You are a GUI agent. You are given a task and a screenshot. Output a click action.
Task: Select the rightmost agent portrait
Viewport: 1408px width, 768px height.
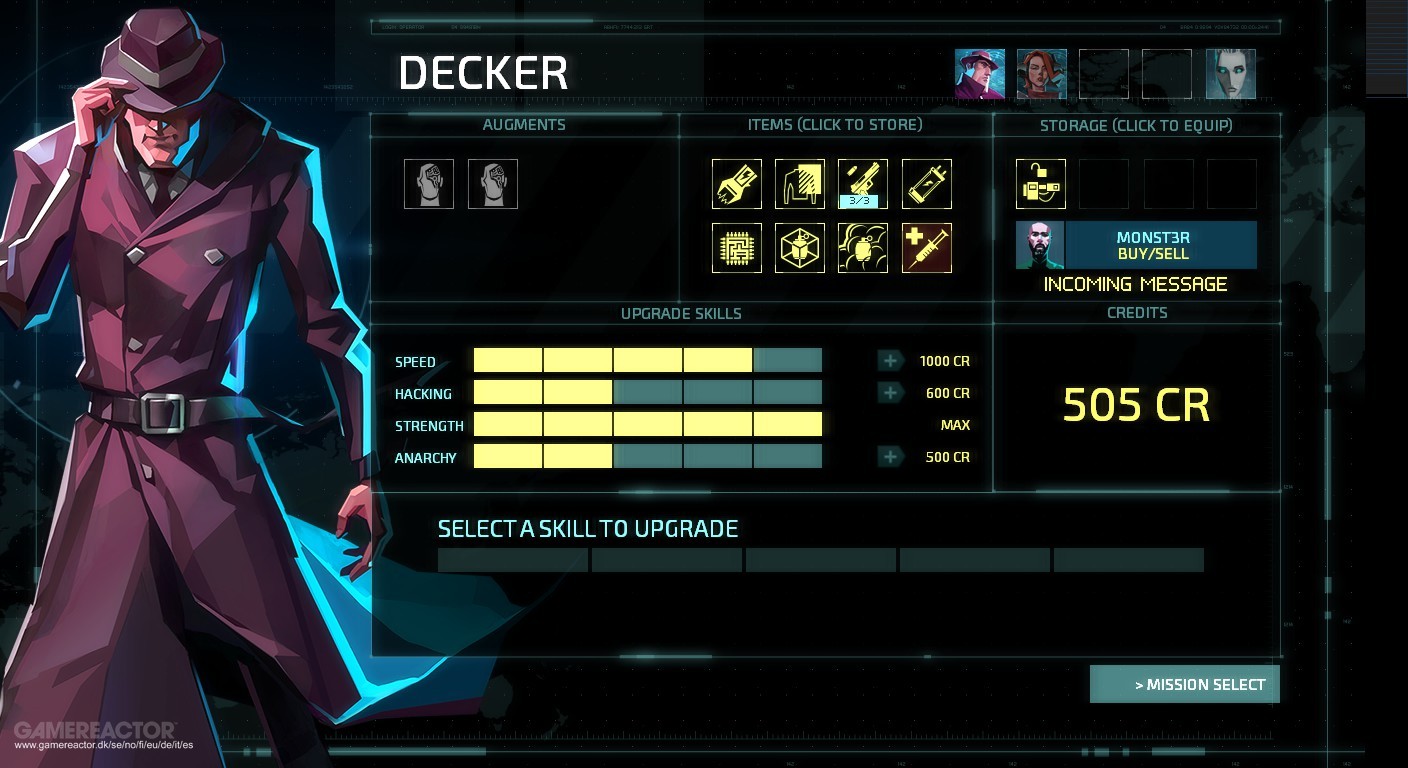[x=1230, y=73]
